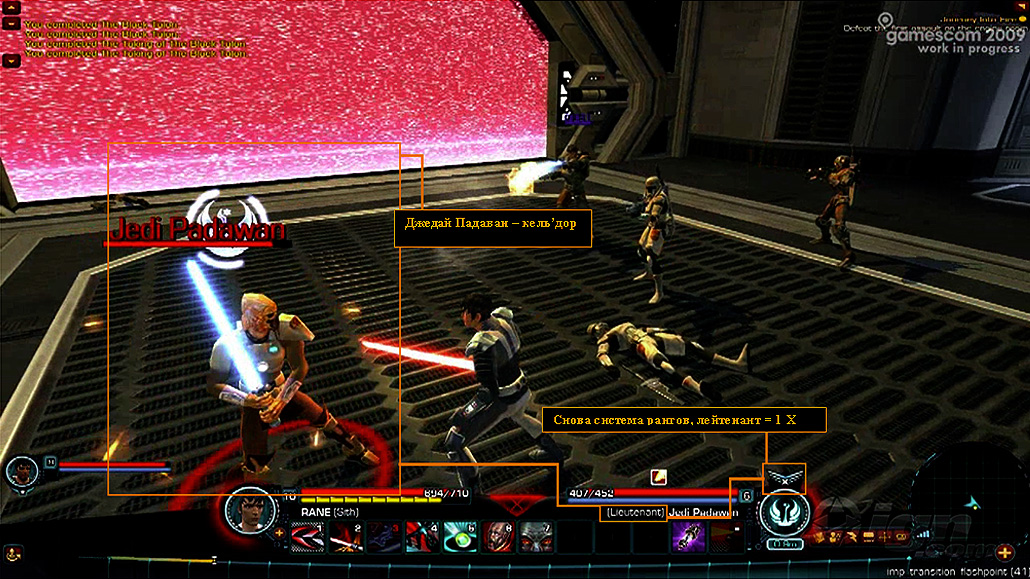Jump chat log to bottom with lowest arrow

pyautogui.click(x=12, y=60)
